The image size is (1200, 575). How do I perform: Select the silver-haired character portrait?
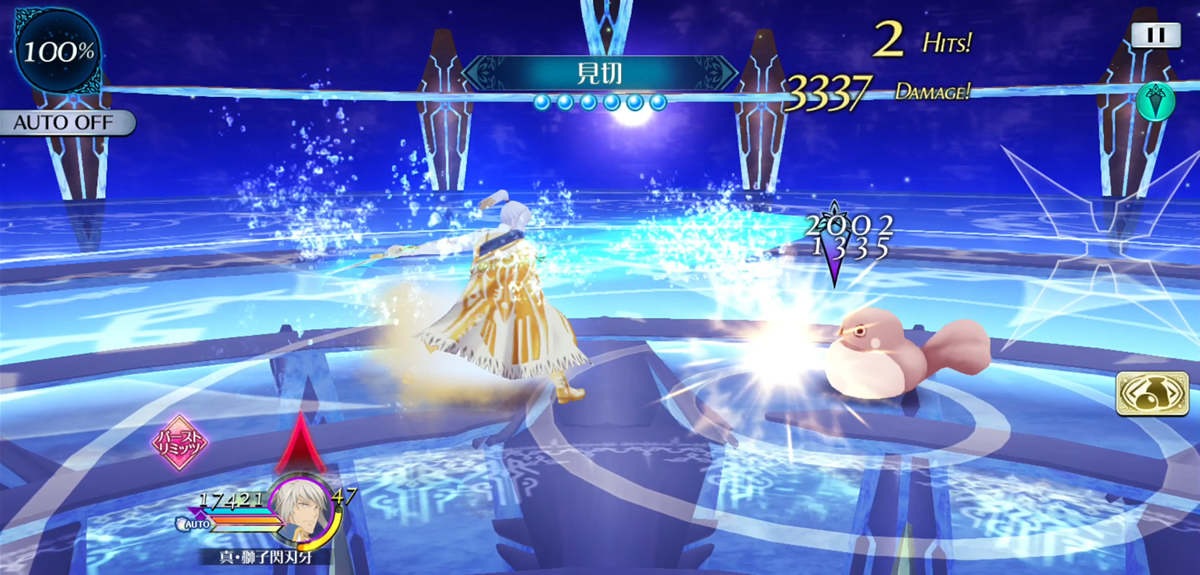300,508
